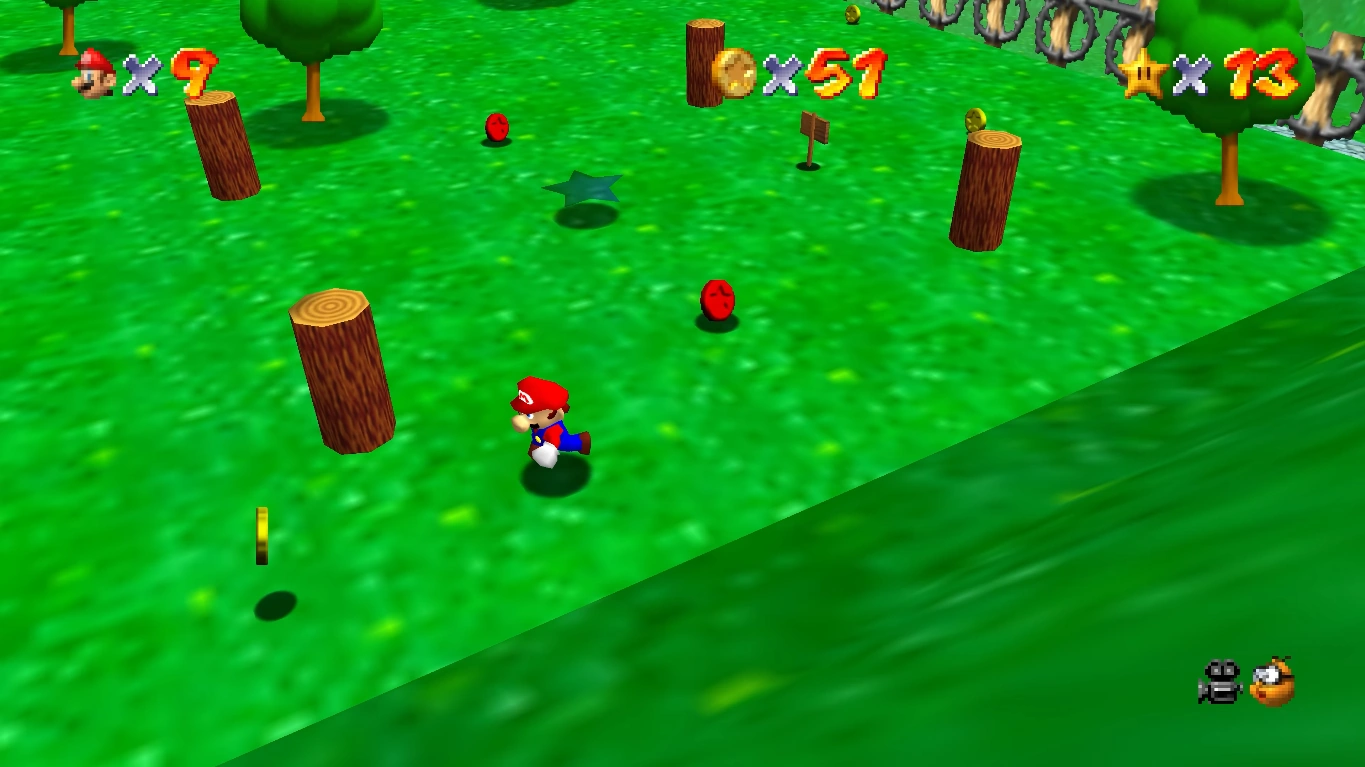Select the Lakitu camera face icon
Image resolution: width=1365 pixels, height=767 pixels.
point(1272,683)
